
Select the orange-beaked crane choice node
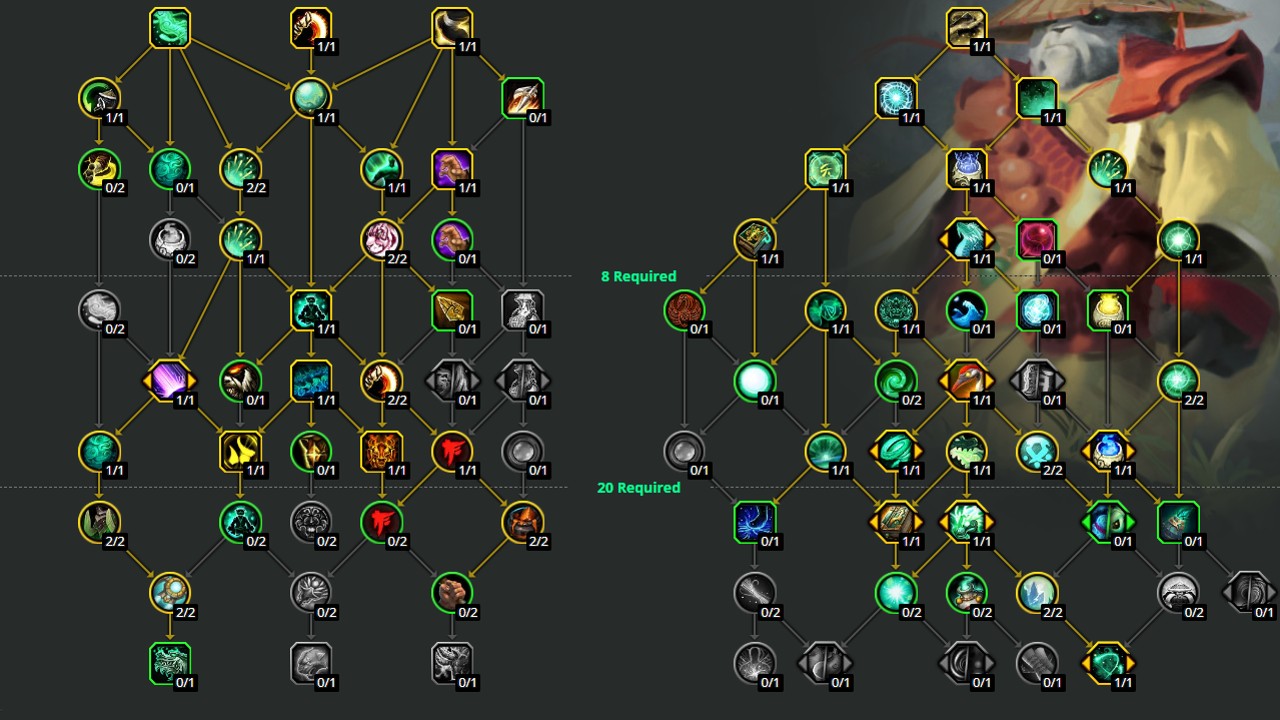964,380
